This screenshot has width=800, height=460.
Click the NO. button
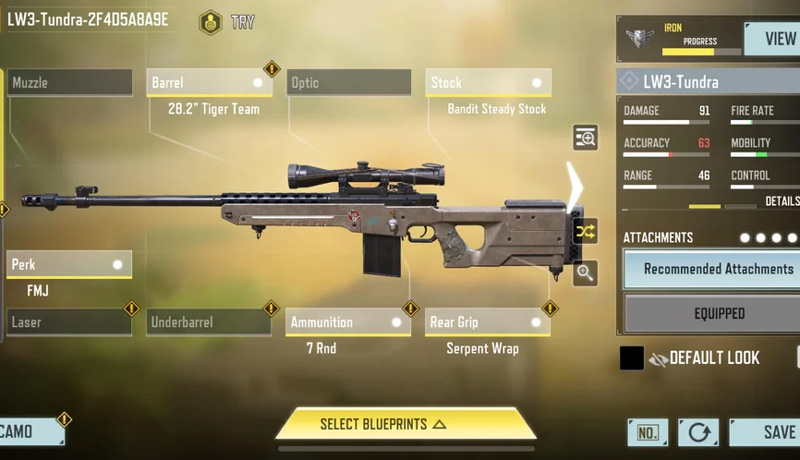647,432
